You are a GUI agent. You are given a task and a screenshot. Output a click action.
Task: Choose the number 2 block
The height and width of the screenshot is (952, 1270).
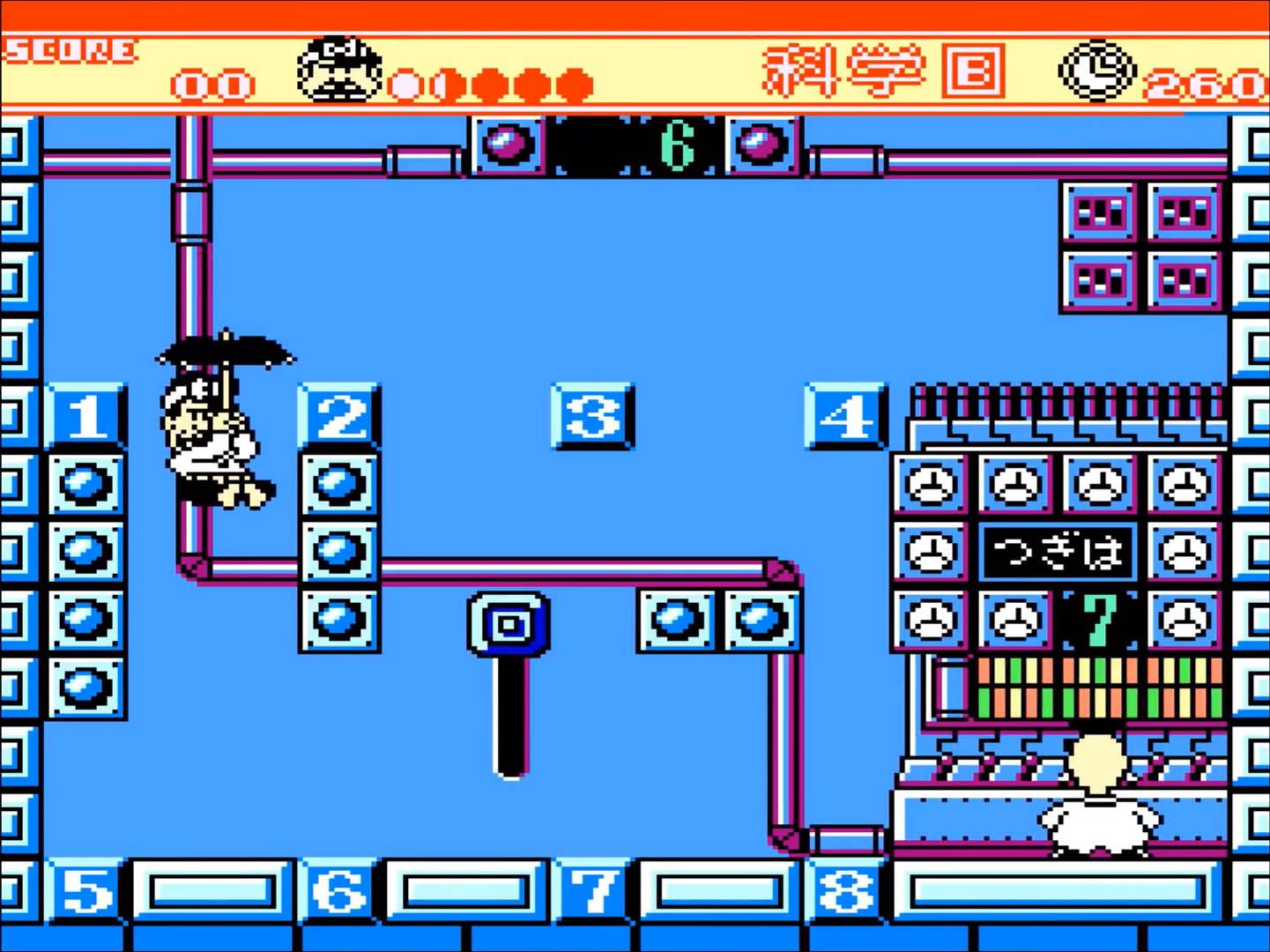click(x=339, y=417)
